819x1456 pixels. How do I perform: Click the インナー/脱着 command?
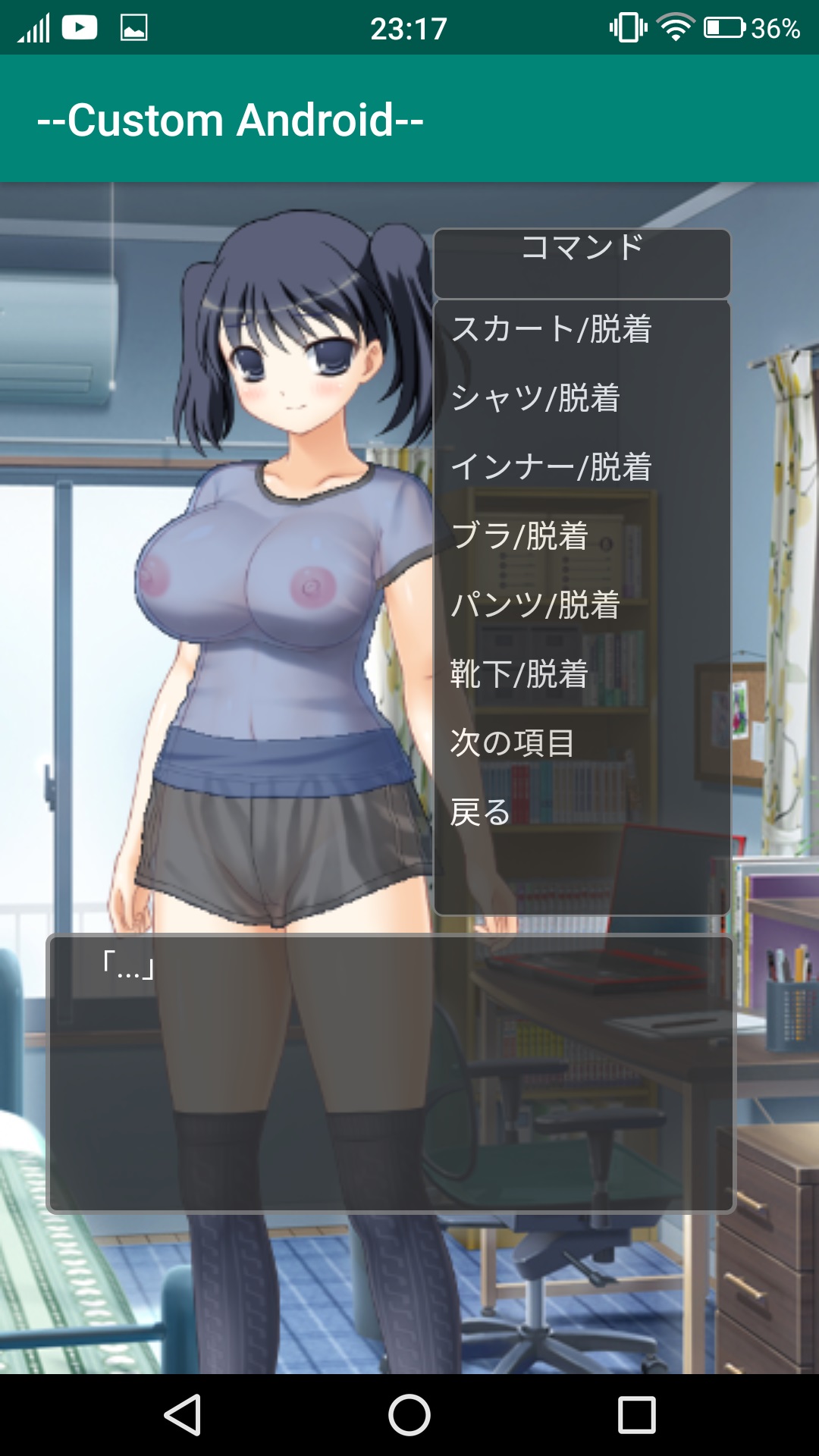[x=551, y=467]
